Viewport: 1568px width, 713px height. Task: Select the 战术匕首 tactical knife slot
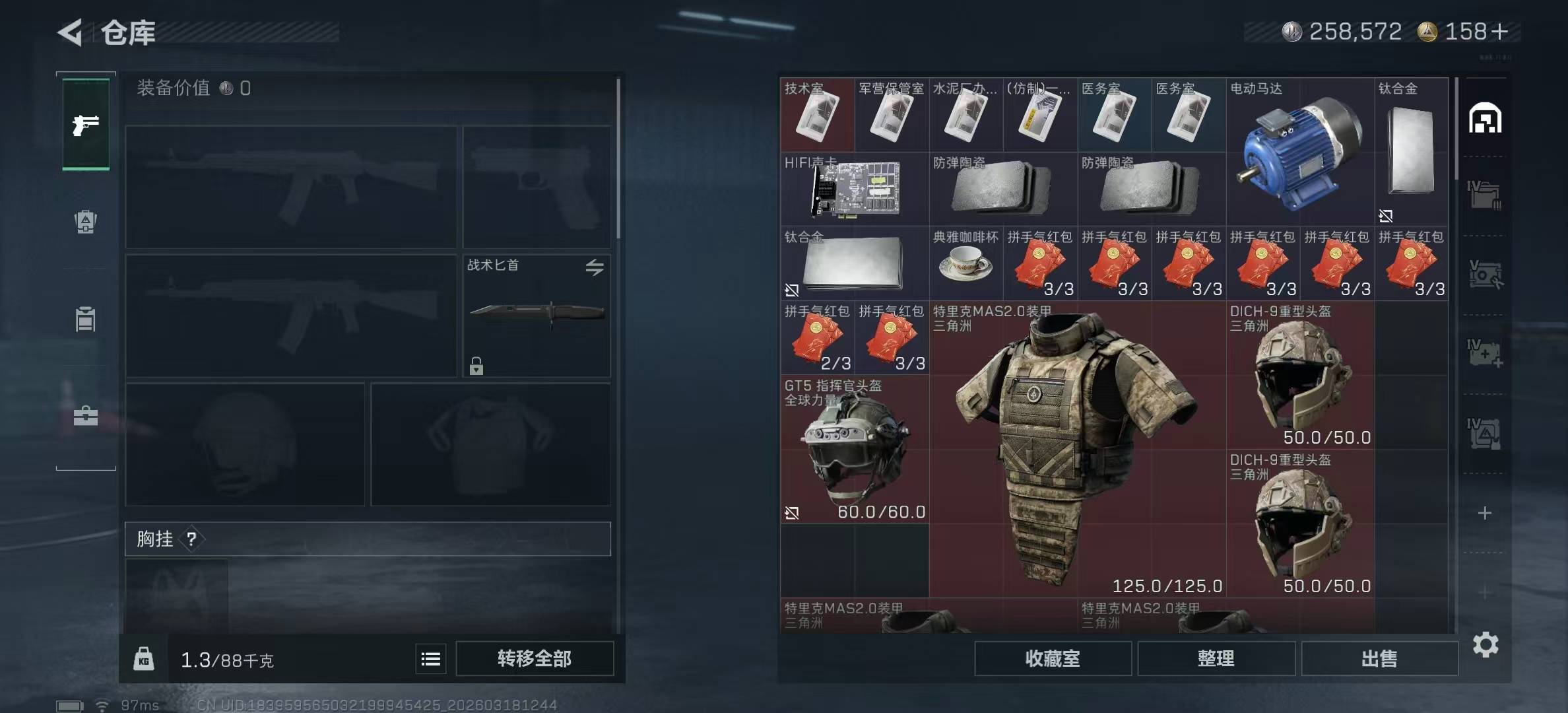[536, 316]
